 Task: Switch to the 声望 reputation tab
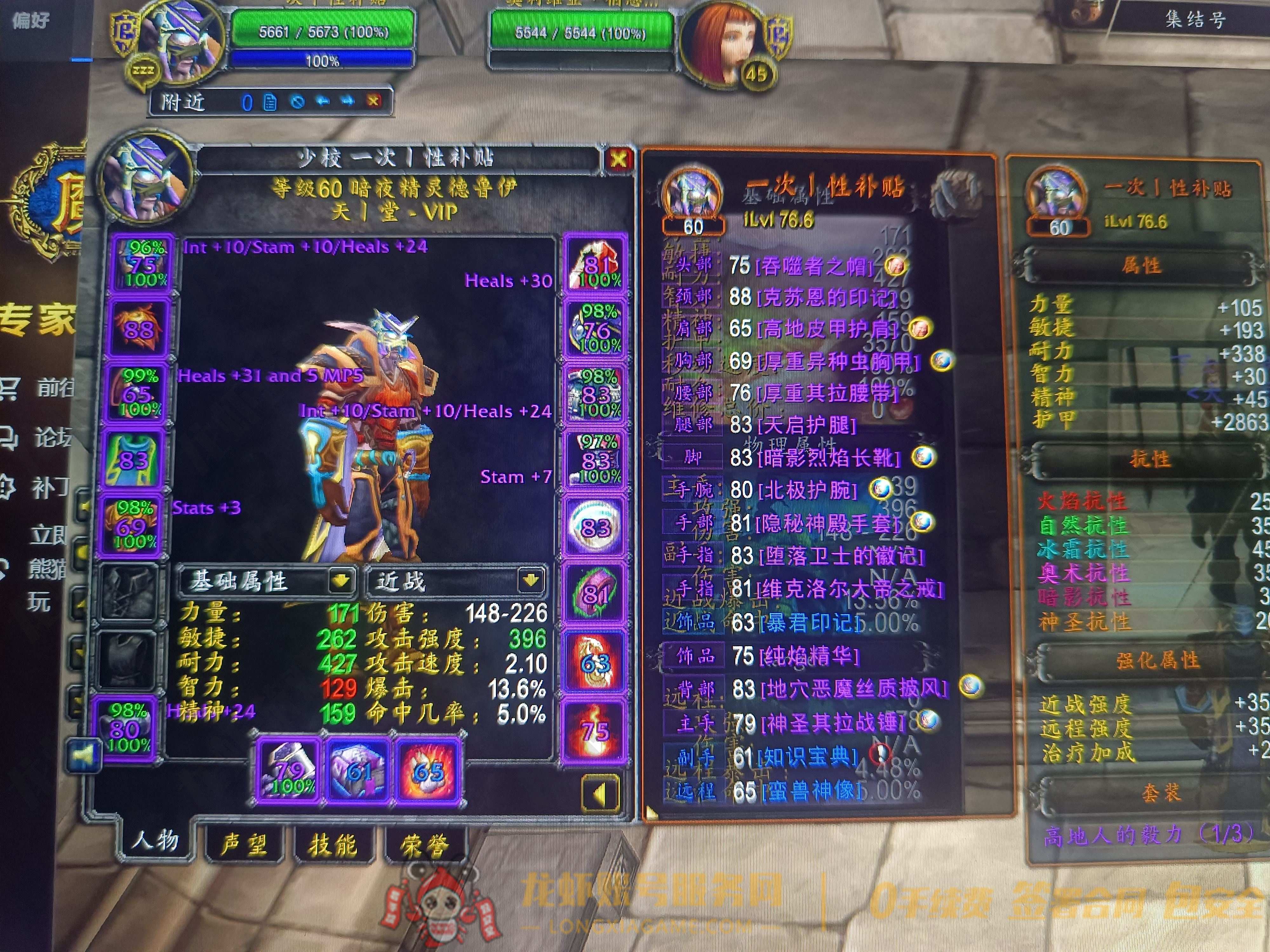tap(244, 844)
